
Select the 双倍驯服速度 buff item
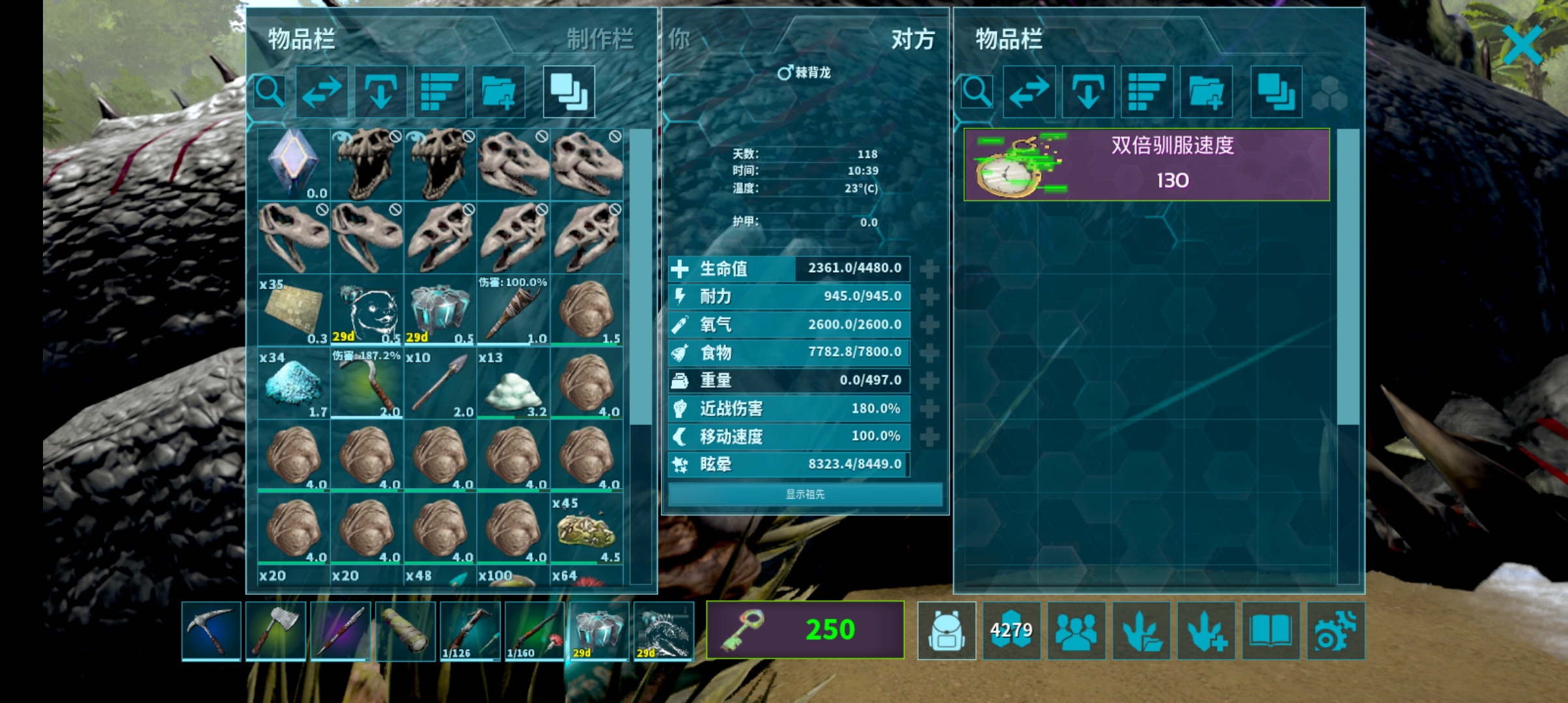click(x=1146, y=164)
